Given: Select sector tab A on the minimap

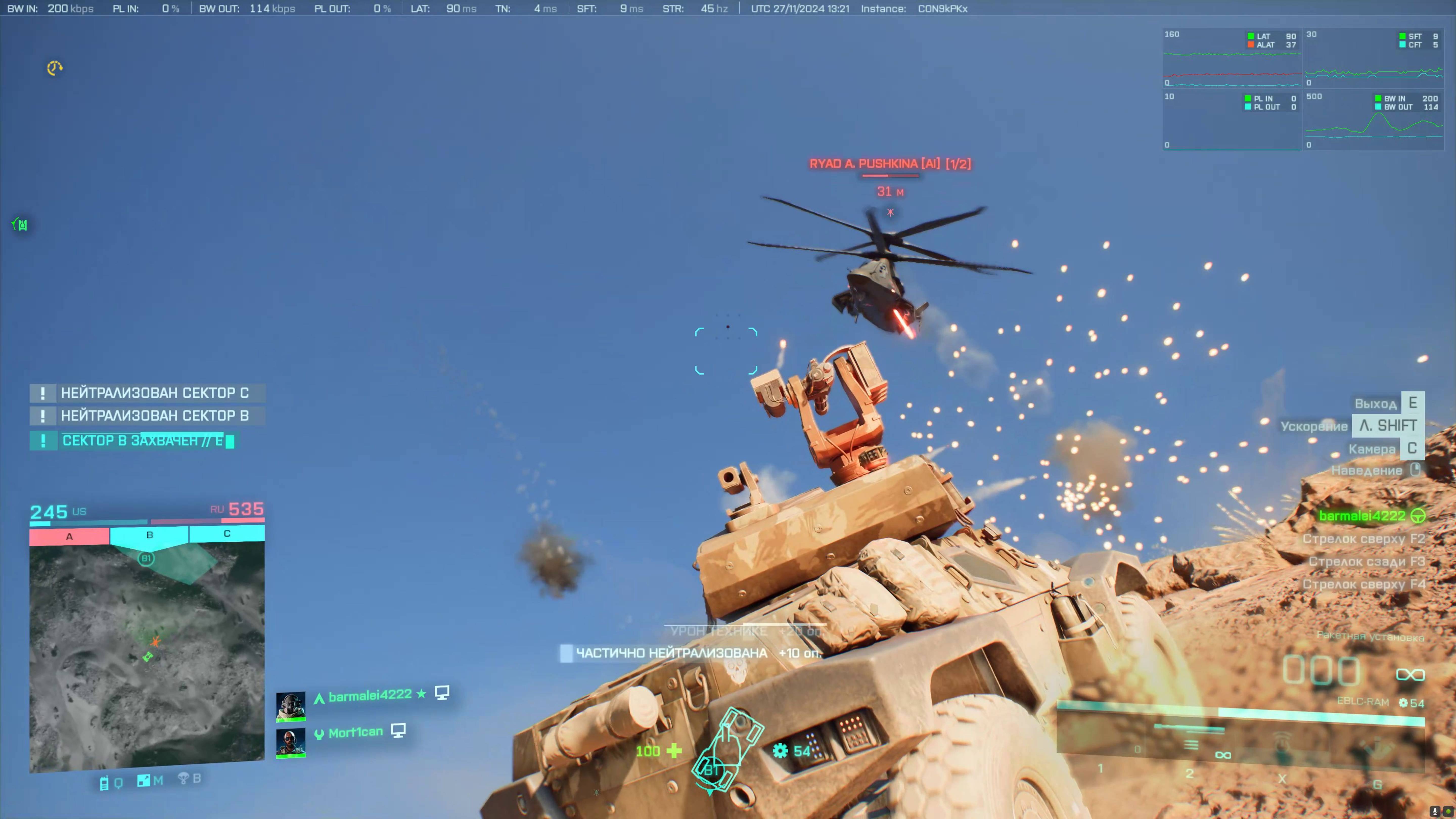Looking at the screenshot, I should [69, 536].
